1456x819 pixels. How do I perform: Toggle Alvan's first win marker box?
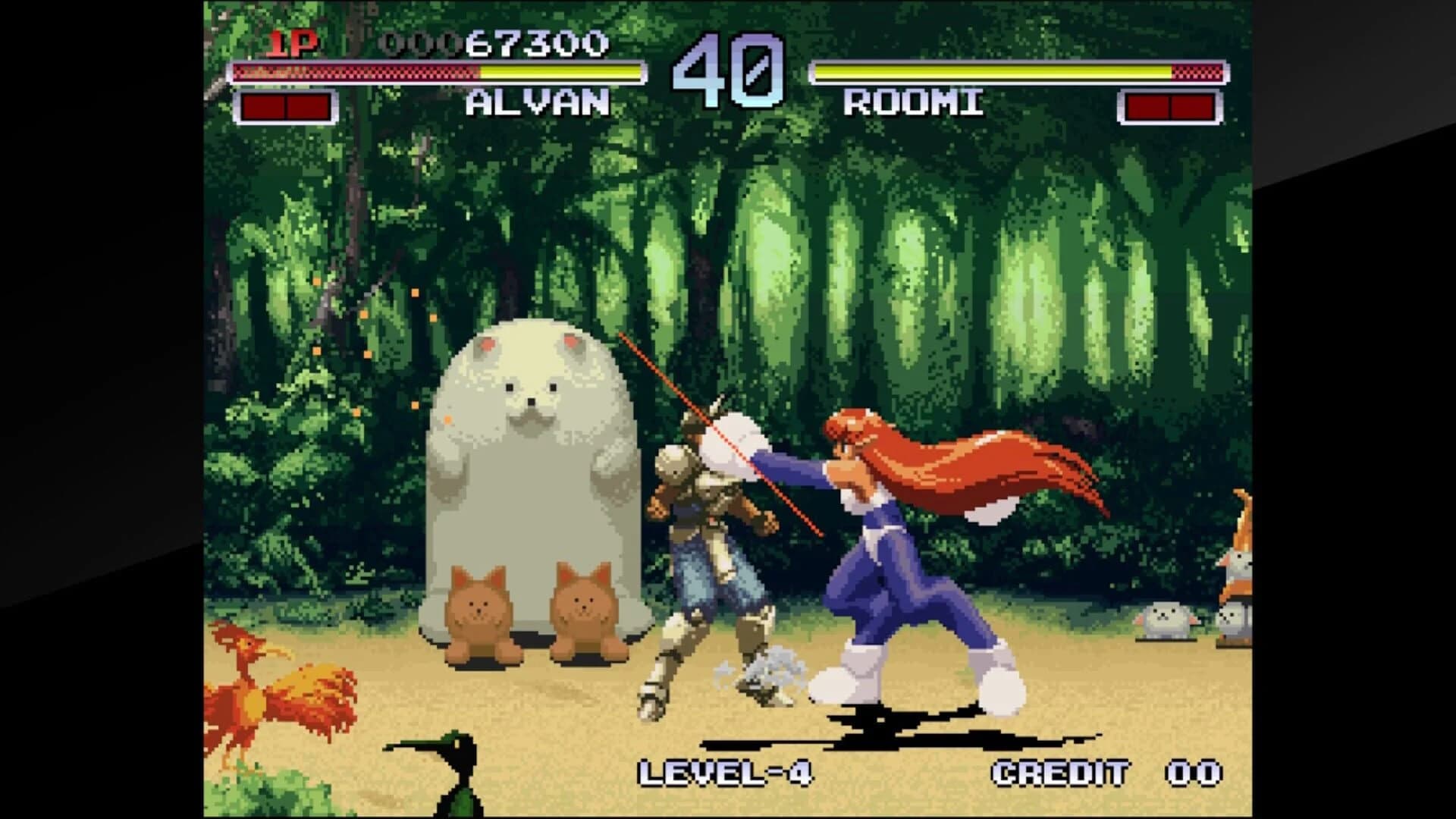[x=265, y=106]
